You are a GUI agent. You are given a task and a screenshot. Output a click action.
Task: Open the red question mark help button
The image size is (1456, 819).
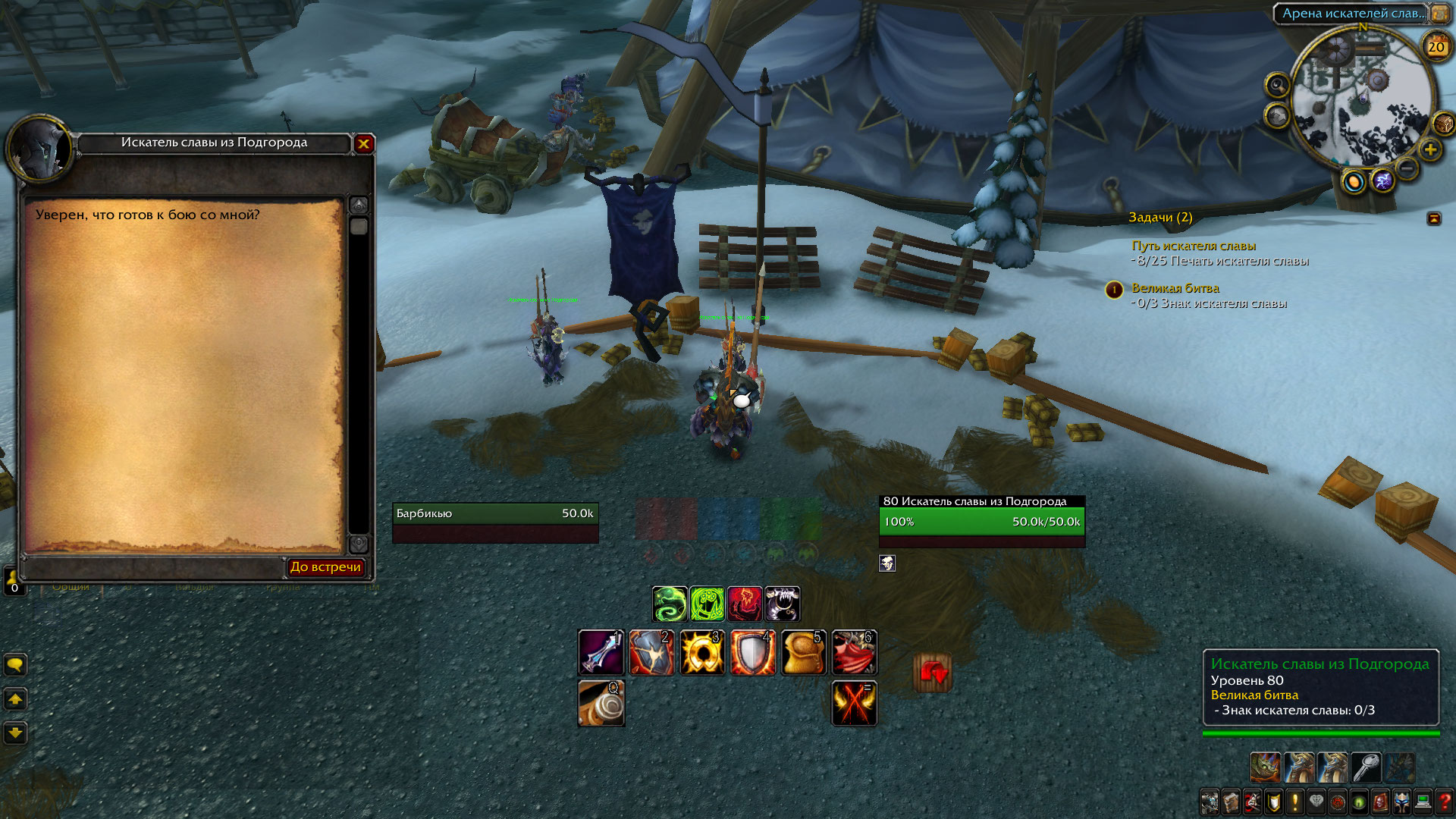click(1445, 802)
